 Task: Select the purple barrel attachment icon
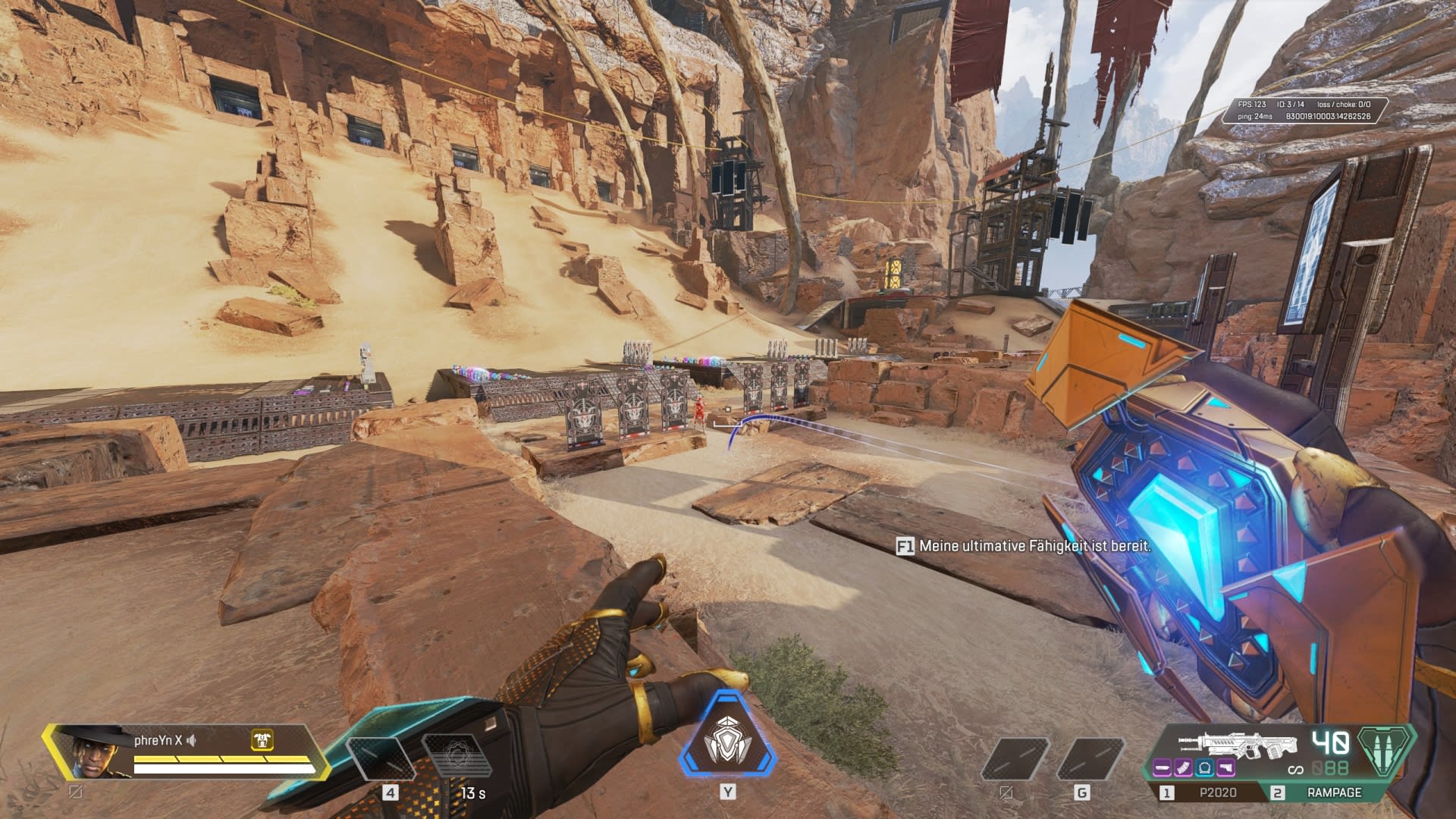click(1163, 768)
